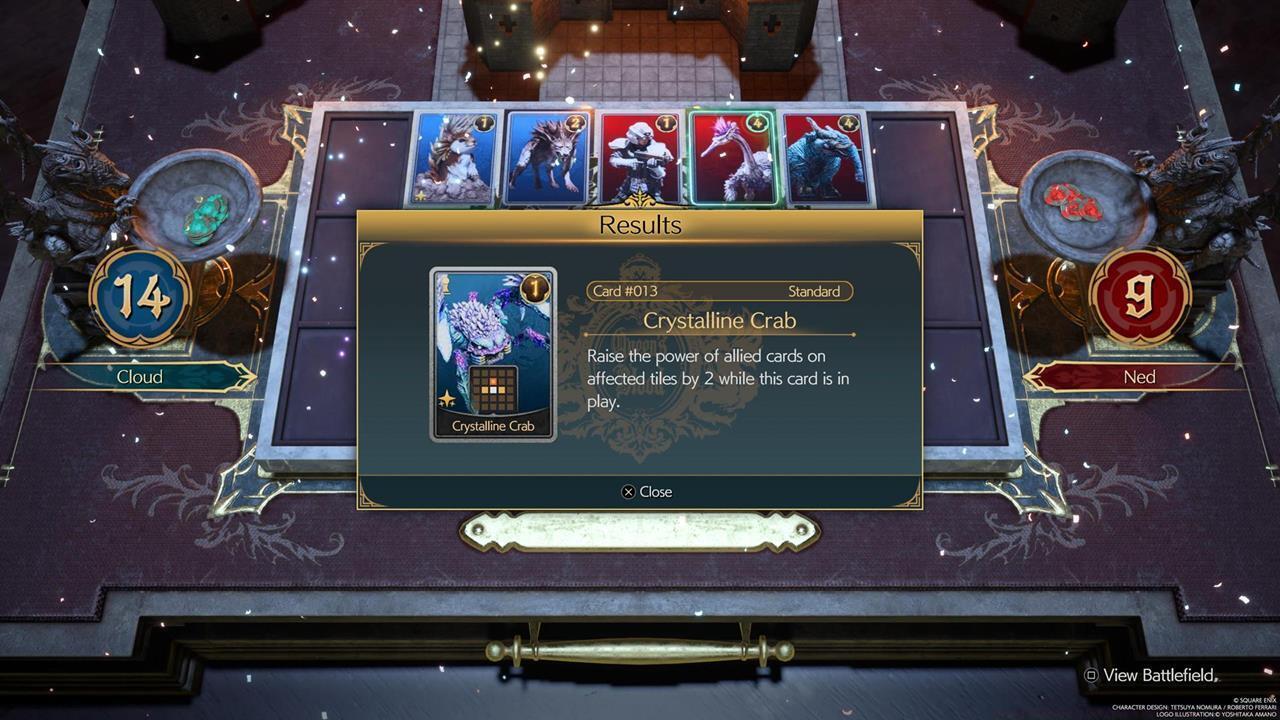Switch to the Results panel title
This screenshot has width=1280, height=720.
639,225
